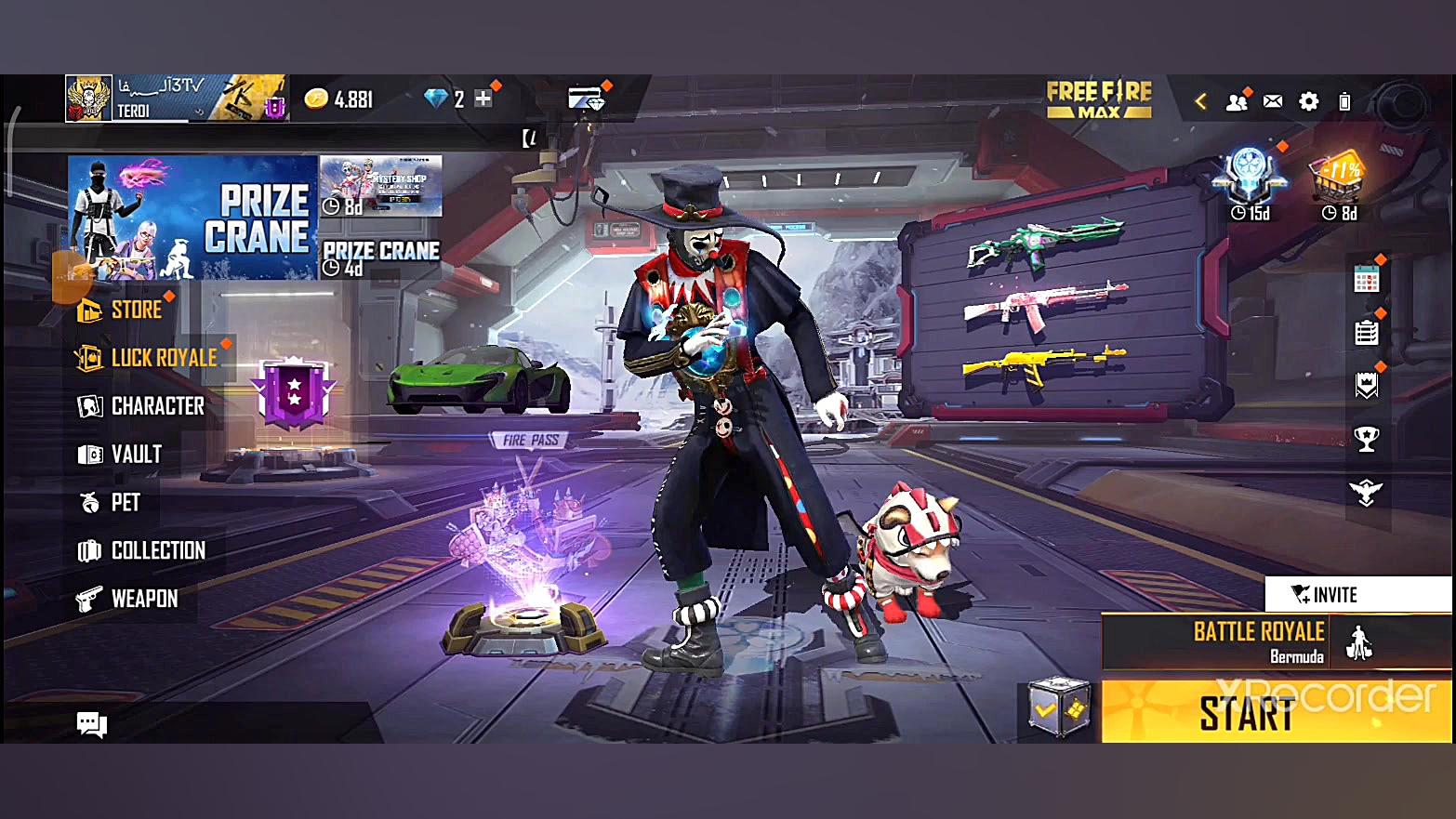Invite a friend to the squad
Viewport: 1456px width, 819px height.
click(1357, 594)
